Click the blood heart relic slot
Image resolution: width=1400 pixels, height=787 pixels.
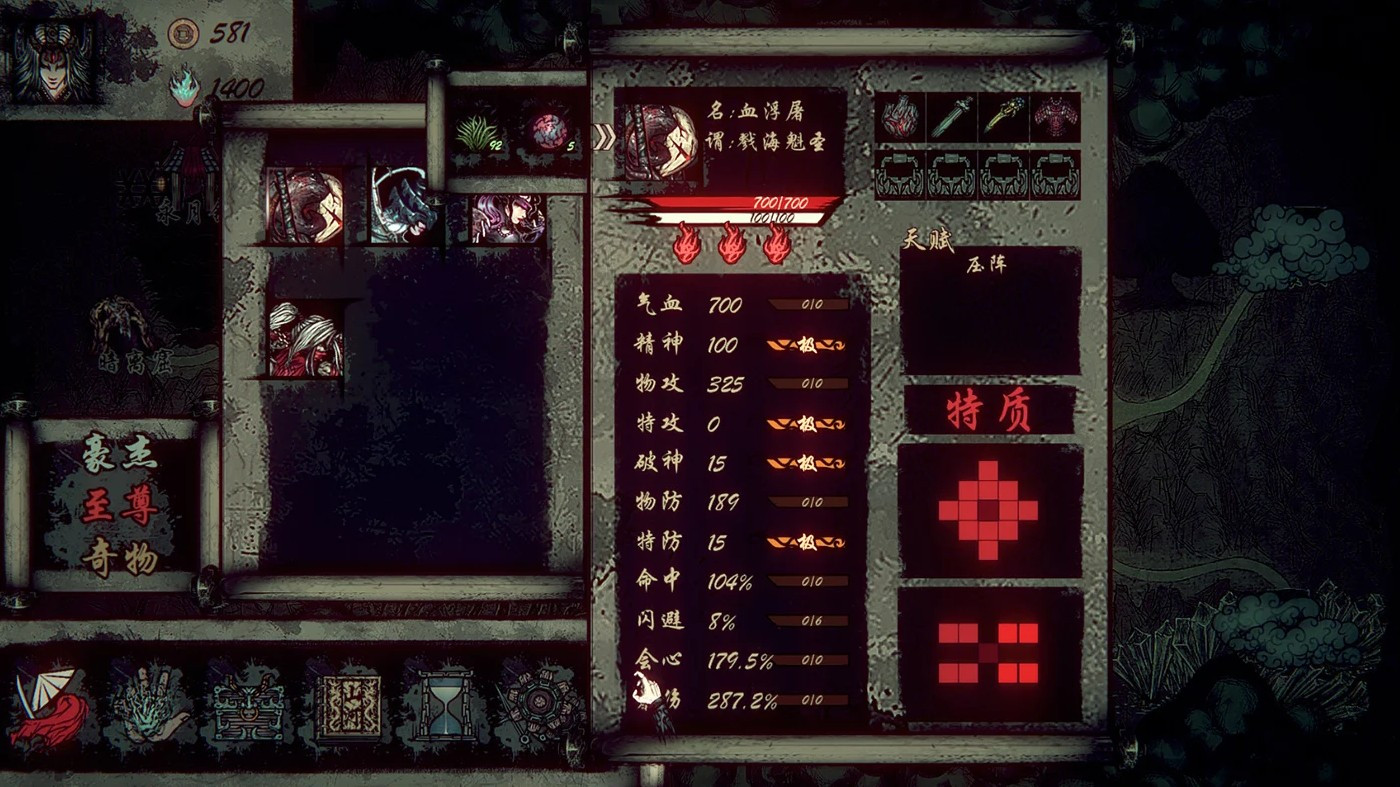[x=898, y=117]
